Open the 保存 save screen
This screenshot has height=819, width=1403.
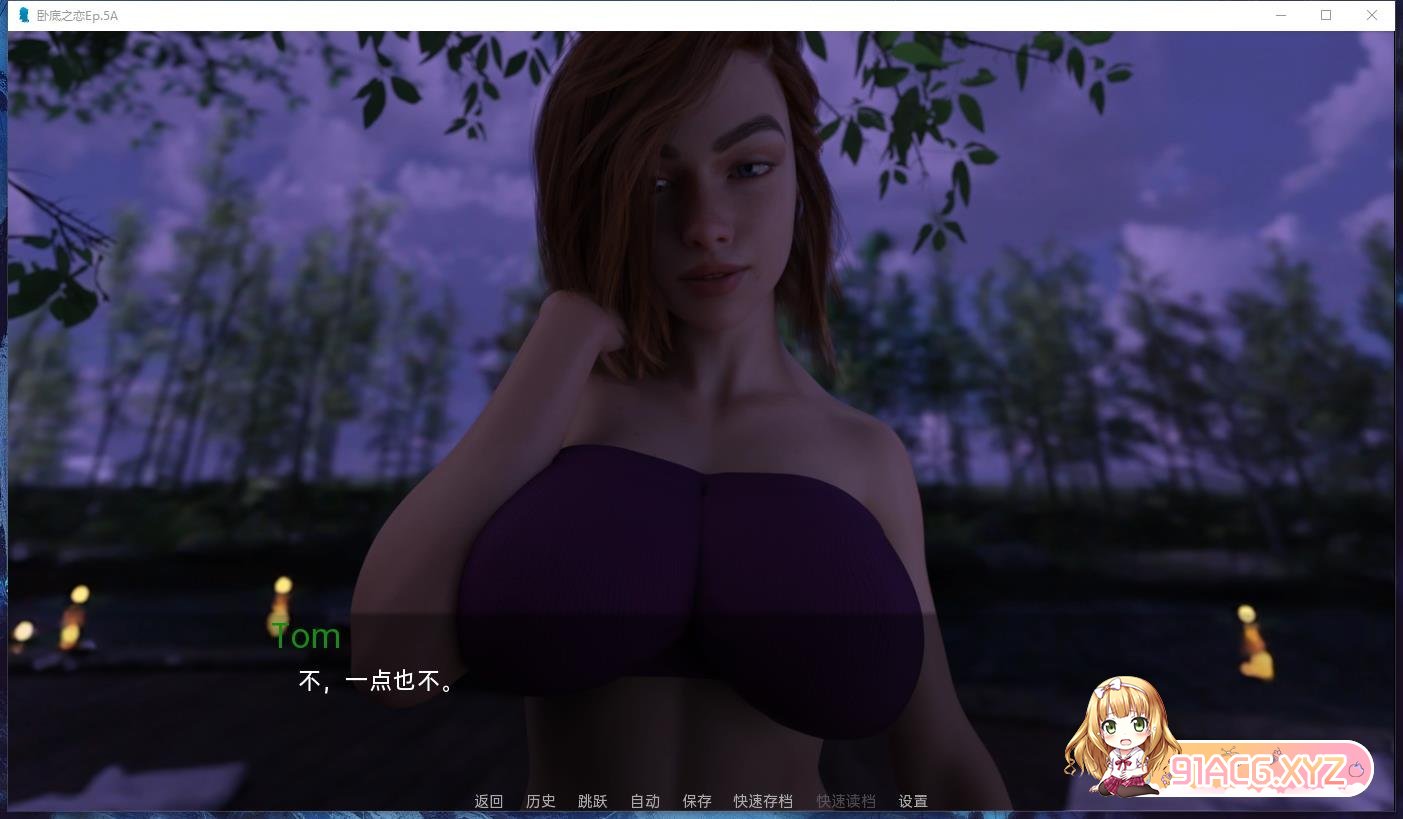pos(696,800)
